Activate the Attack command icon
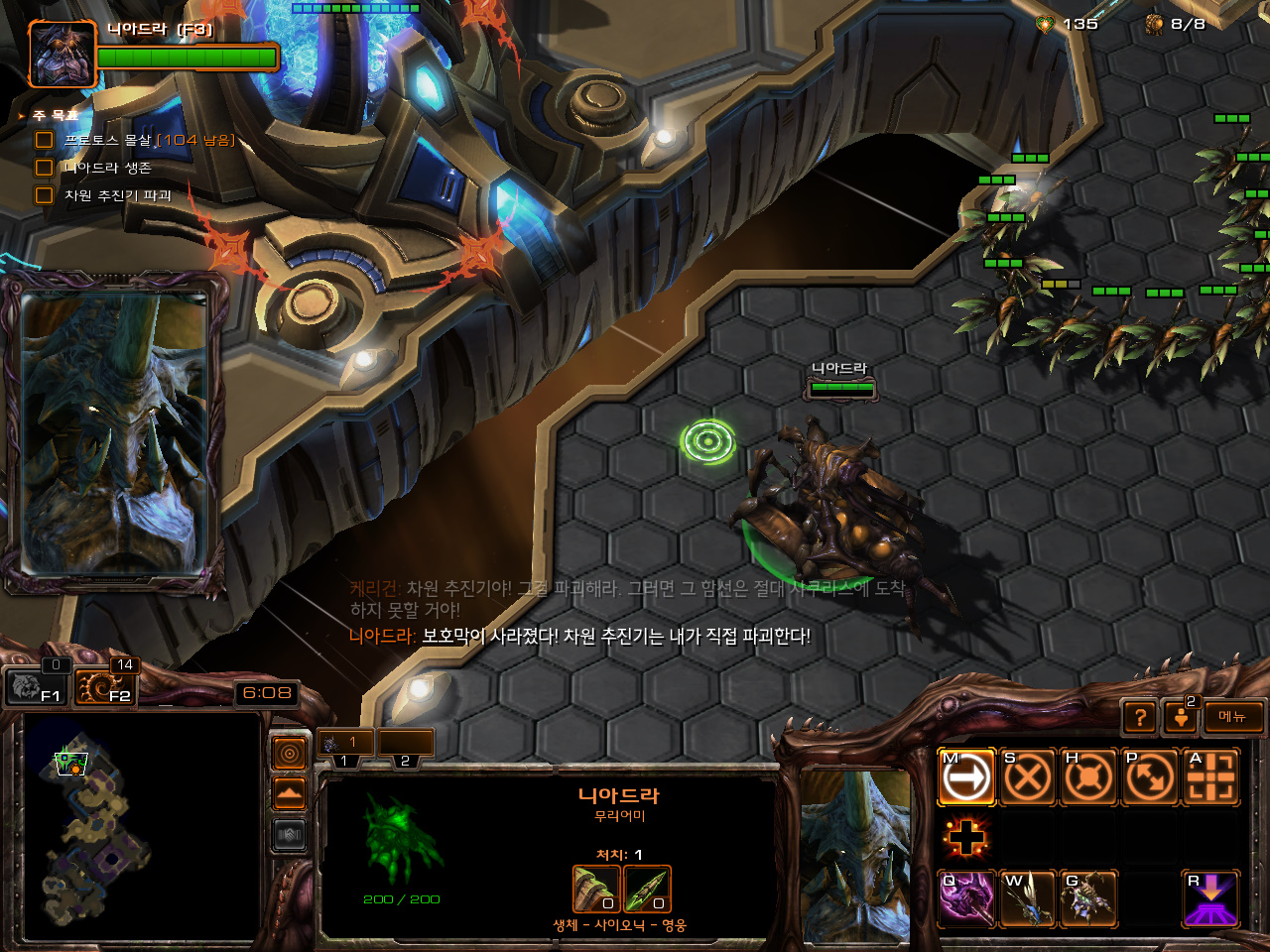 pyautogui.click(x=1210, y=777)
